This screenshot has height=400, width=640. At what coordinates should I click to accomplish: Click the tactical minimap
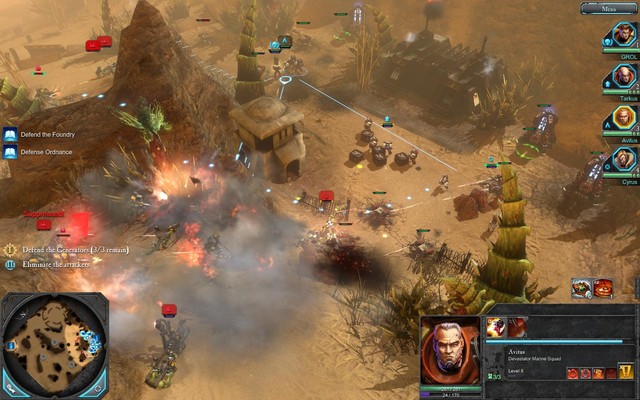point(52,345)
